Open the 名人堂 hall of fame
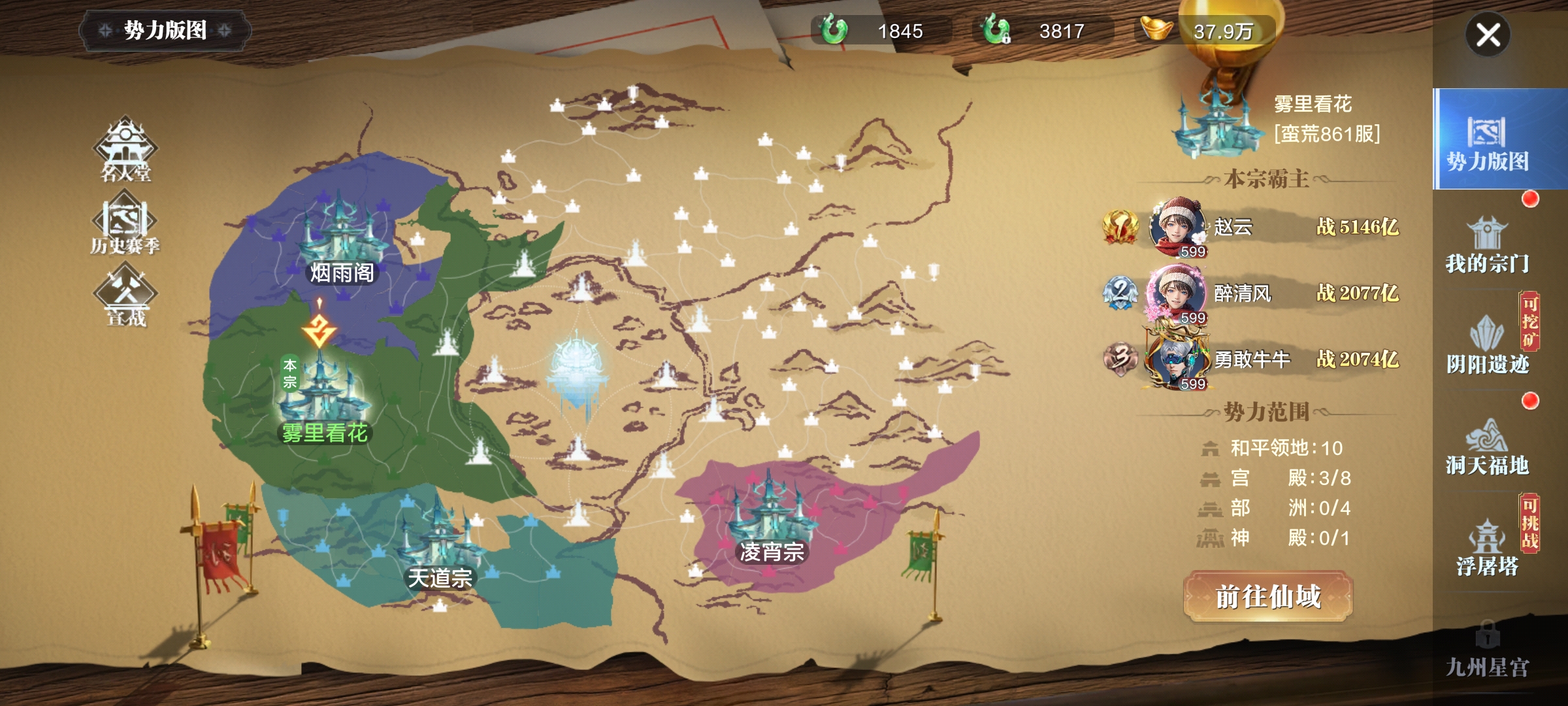This screenshot has height=706, width=1568. coord(125,150)
